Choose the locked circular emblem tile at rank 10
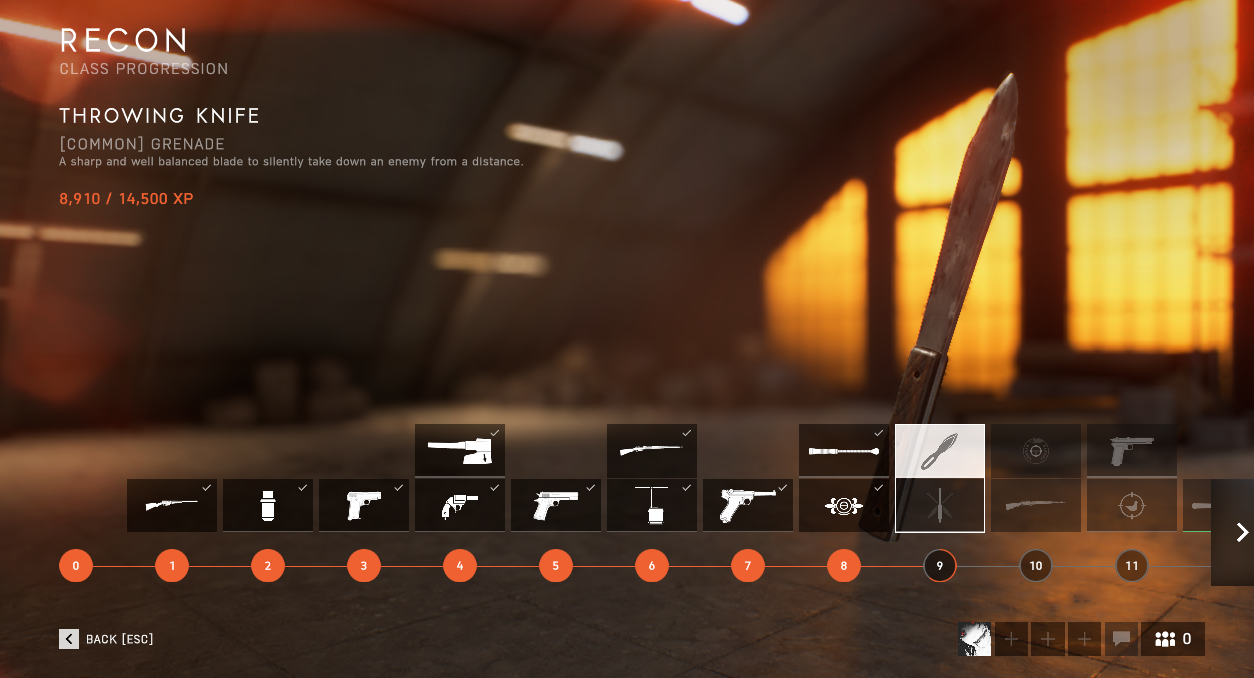Screen dimensions: 1254x678 coord(1035,450)
